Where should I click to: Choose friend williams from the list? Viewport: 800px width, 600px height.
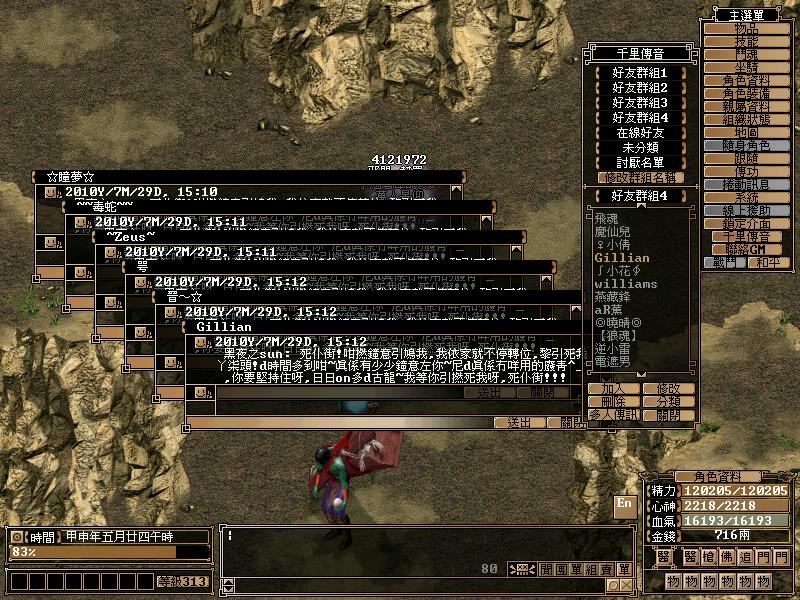pyautogui.click(x=625, y=284)
